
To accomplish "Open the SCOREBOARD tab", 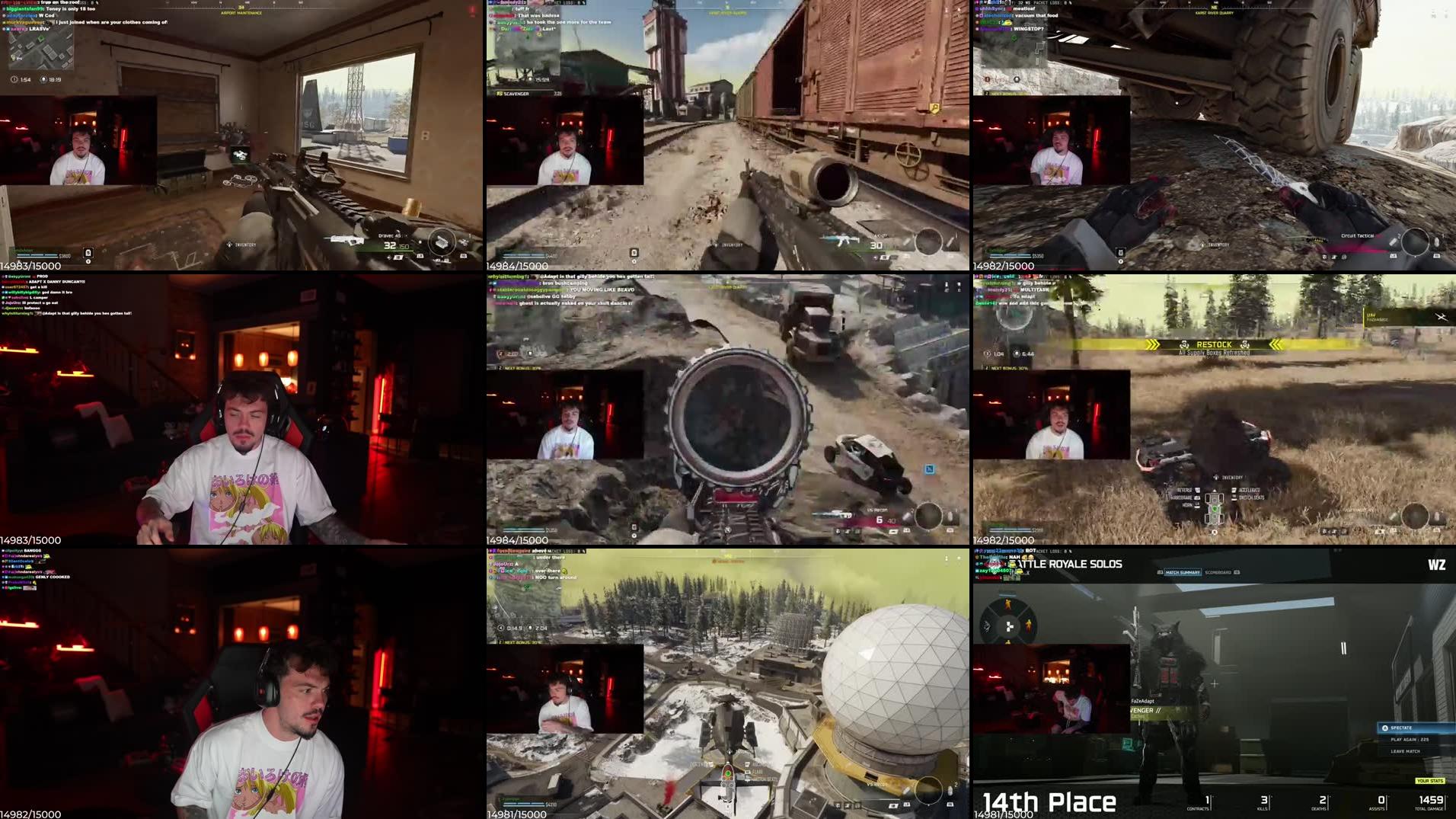I will tap(1218, 573).
